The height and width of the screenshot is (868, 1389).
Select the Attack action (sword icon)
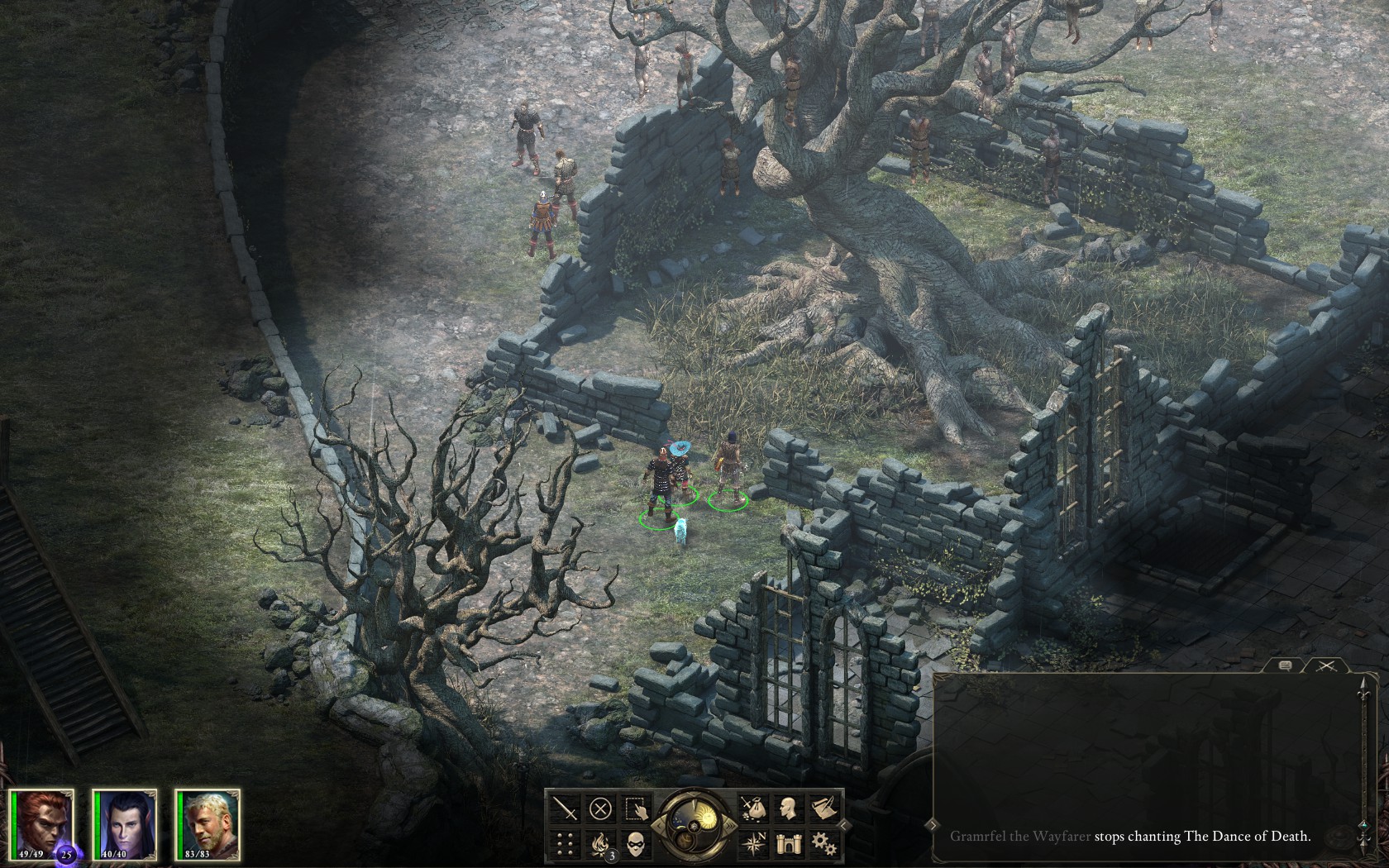point(565,808)
